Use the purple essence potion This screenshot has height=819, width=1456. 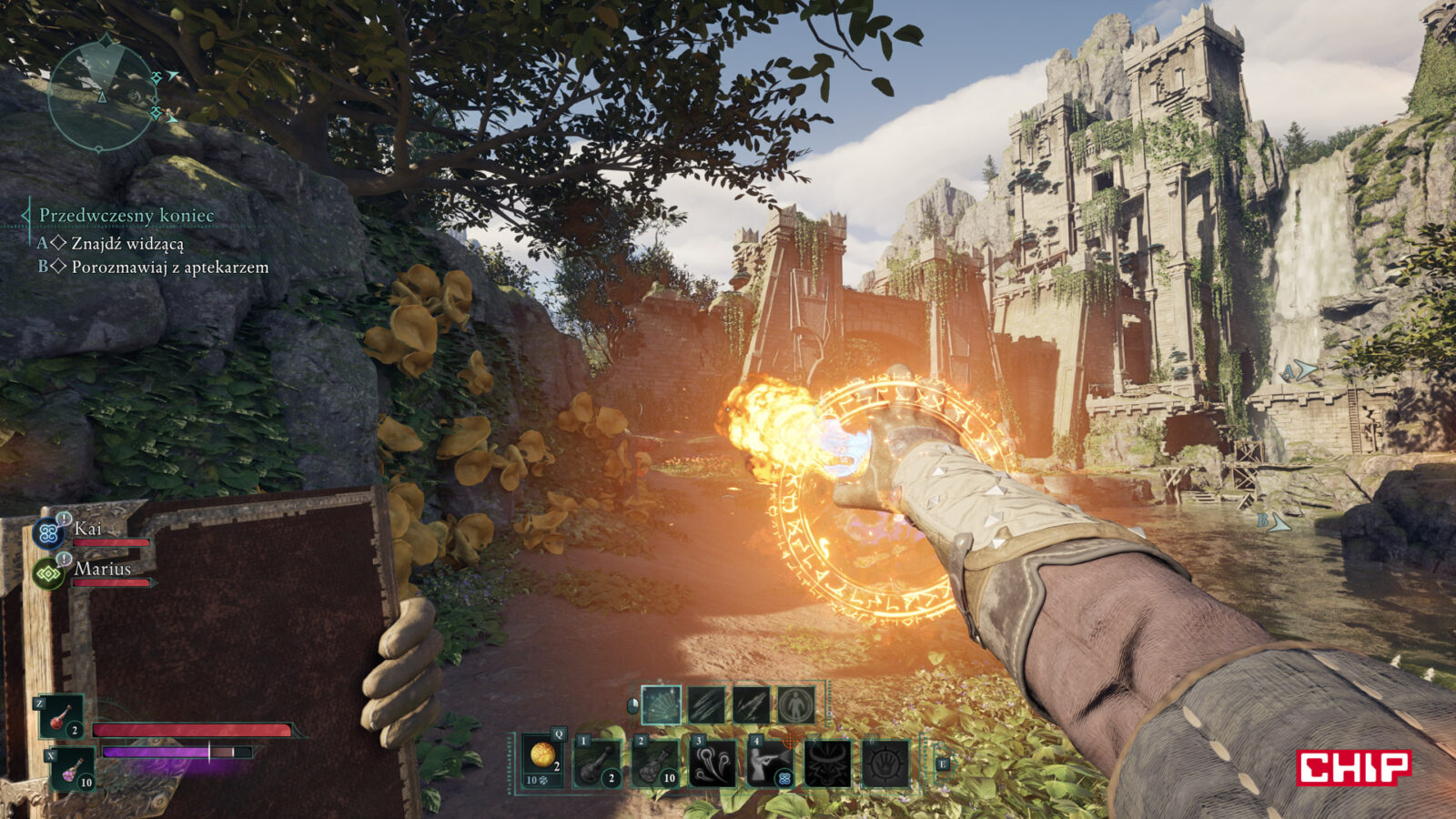pyautogui.click(x=72, y=769)
